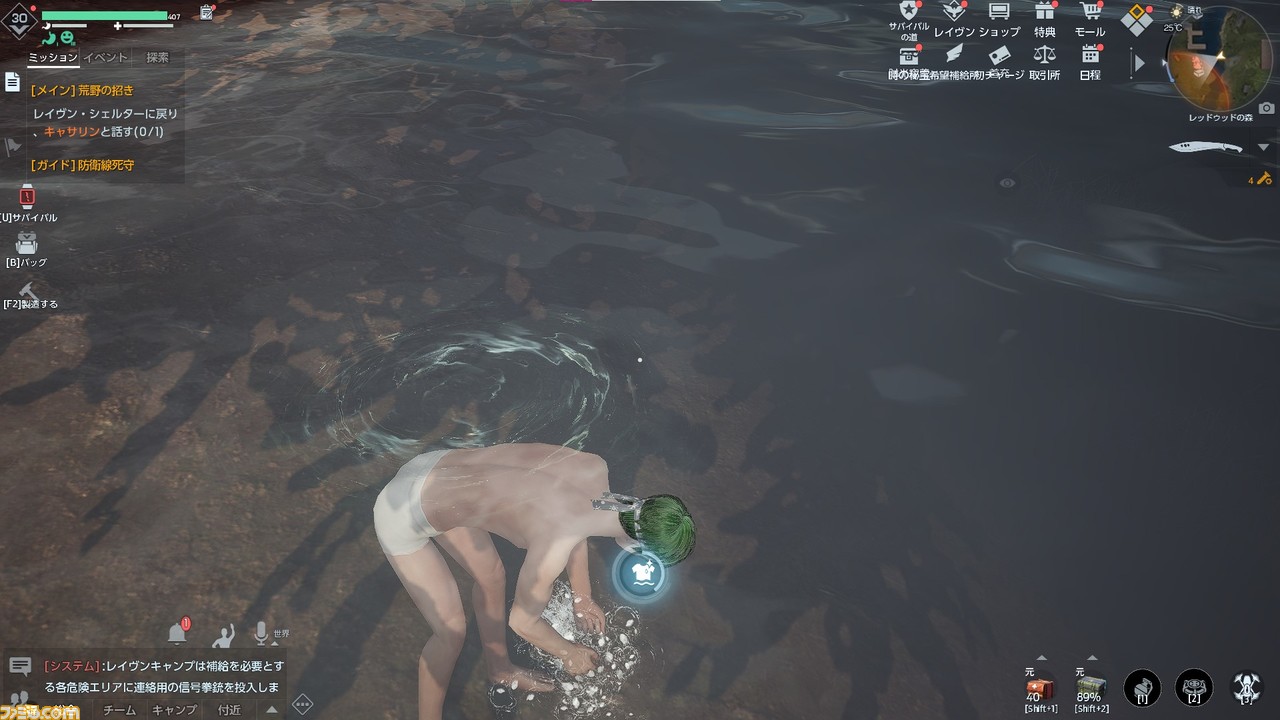Image resolution: width=1280 pixels, height=720 pixels.
Task: Open the 日程 calendar icon
Action: click(1089, 55)
